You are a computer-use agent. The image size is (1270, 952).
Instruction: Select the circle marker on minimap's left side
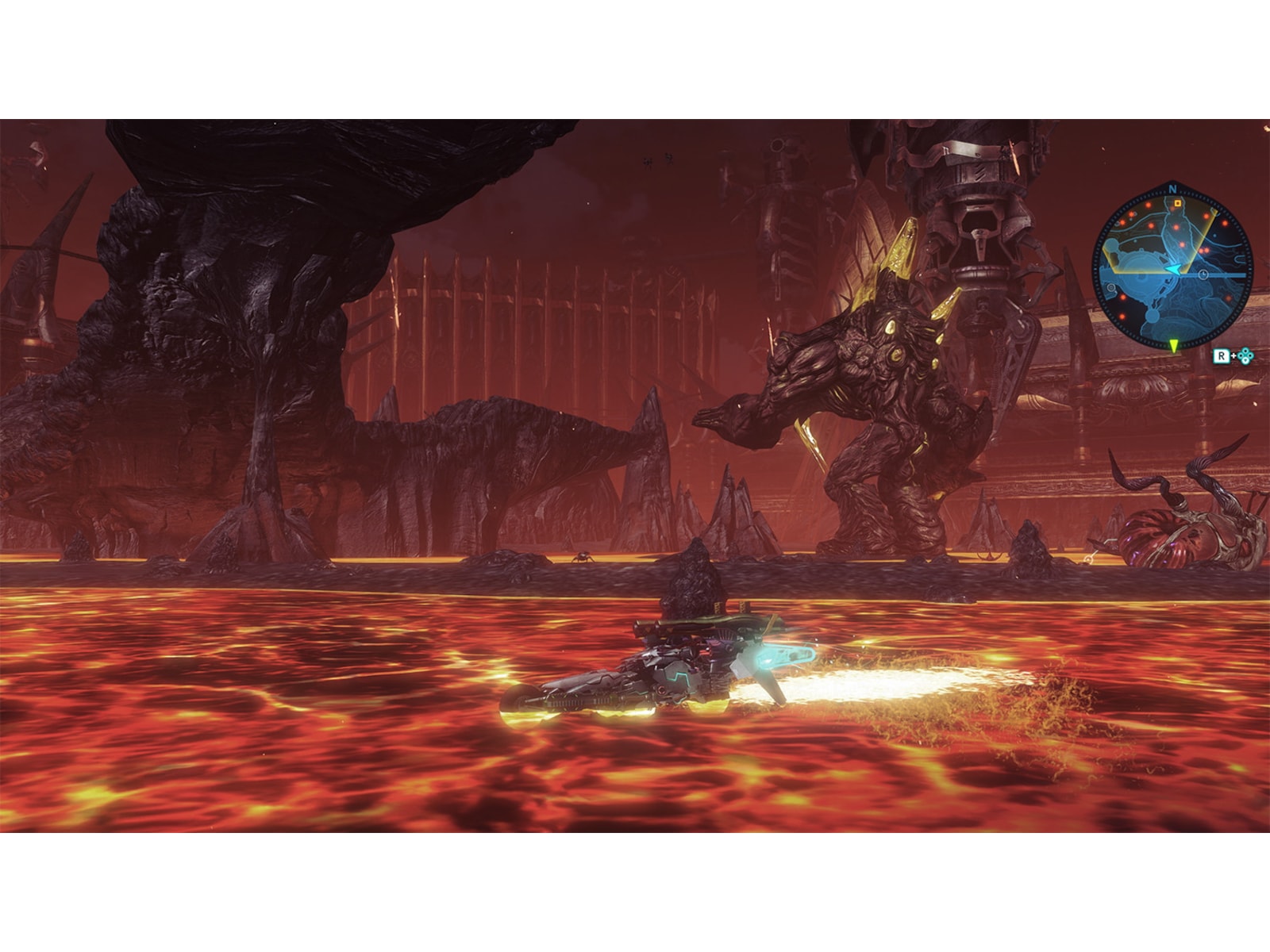point(1111,288)
